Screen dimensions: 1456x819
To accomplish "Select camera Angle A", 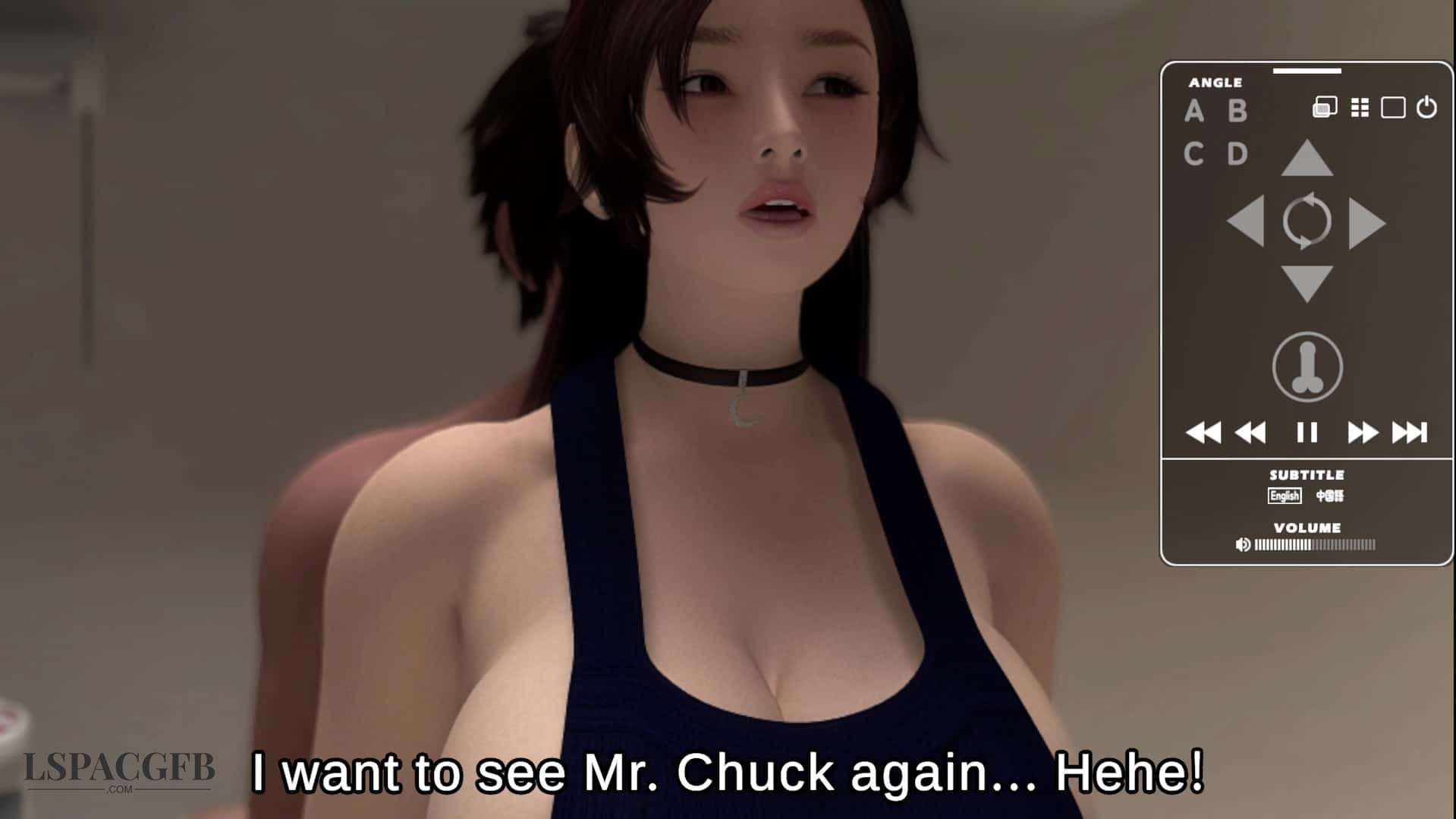I will pos(1194,111).
